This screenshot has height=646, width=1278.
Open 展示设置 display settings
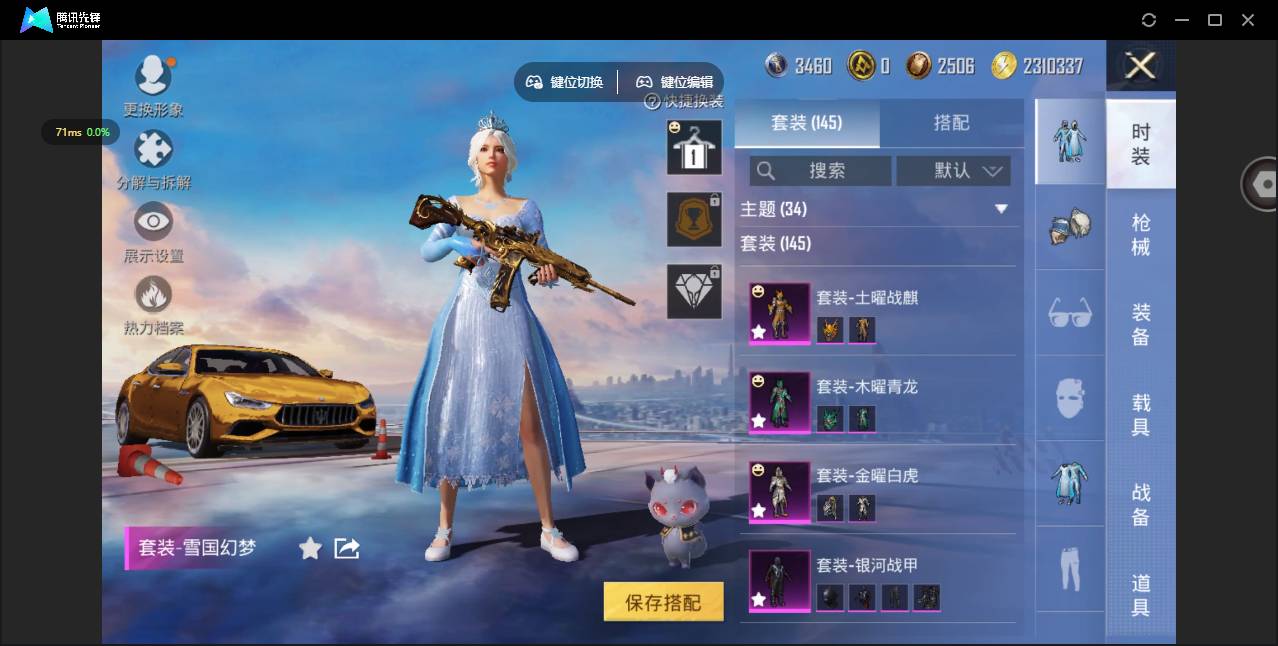pyautogui.click(x=153, y=233)
